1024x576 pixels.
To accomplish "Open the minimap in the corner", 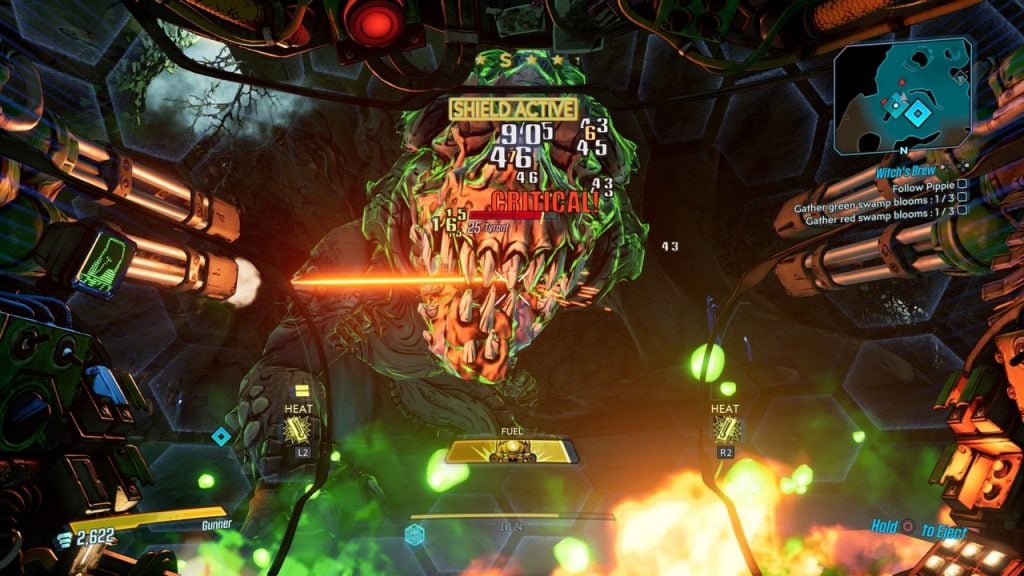I will (x=903, y=95).
